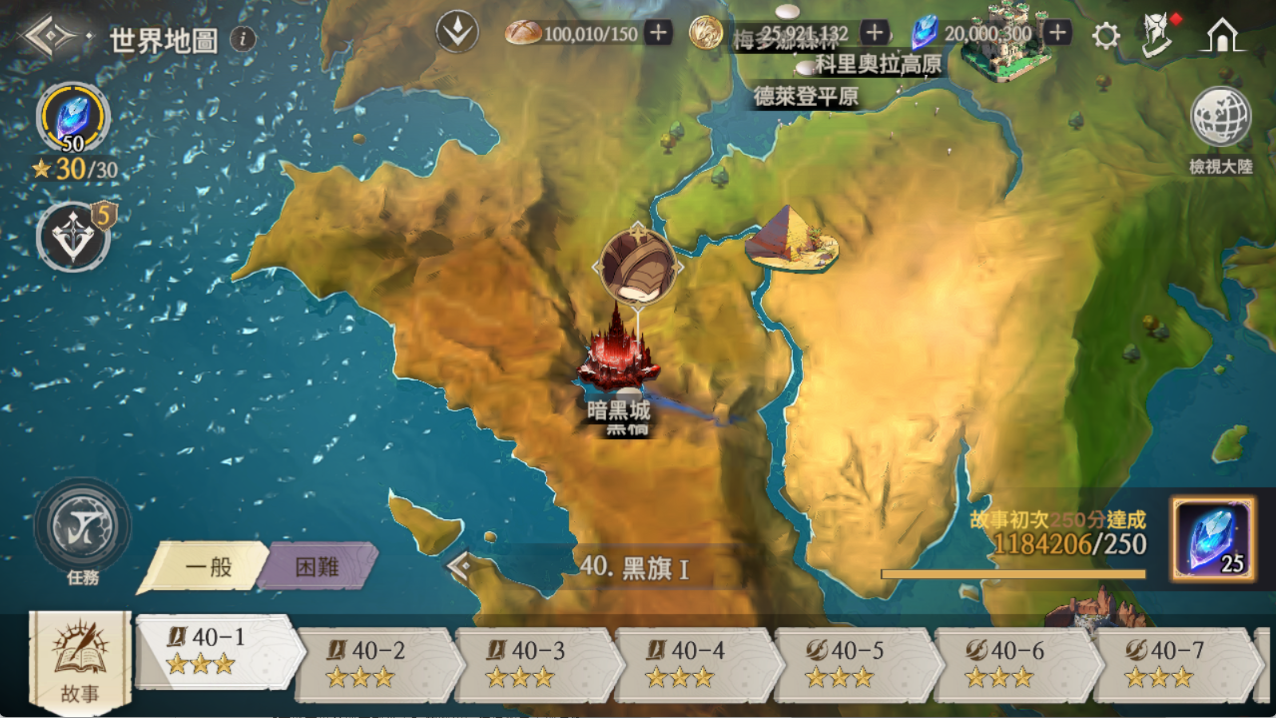Claim the blue crystal story reward

click(x=1213, y=540)
